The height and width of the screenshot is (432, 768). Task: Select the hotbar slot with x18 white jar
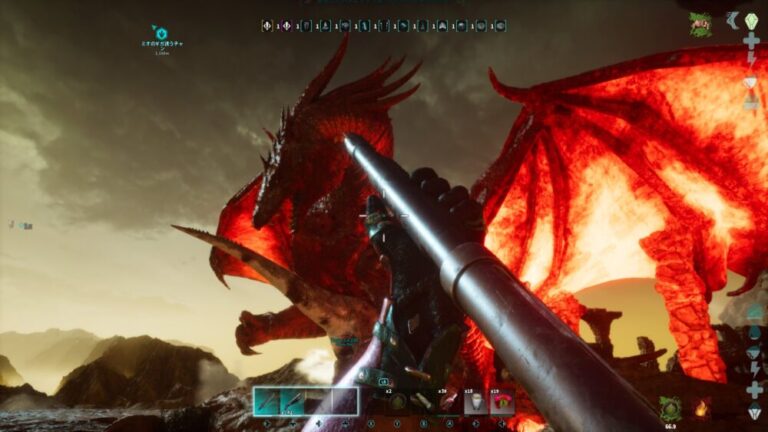coord(475,401)
